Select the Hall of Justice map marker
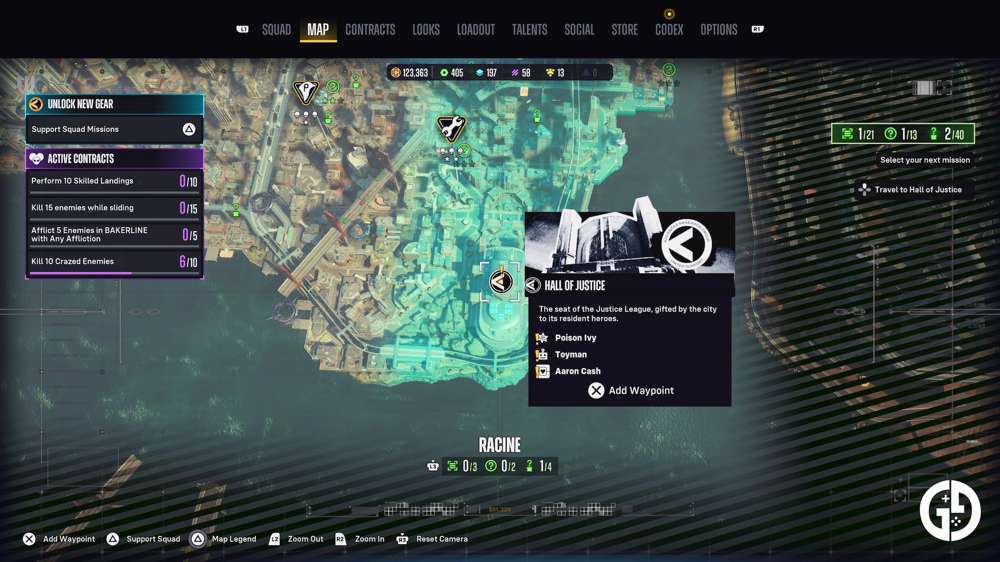This screenshot has height=562, width=1000. pyautogui.click(x=501, y=282)
